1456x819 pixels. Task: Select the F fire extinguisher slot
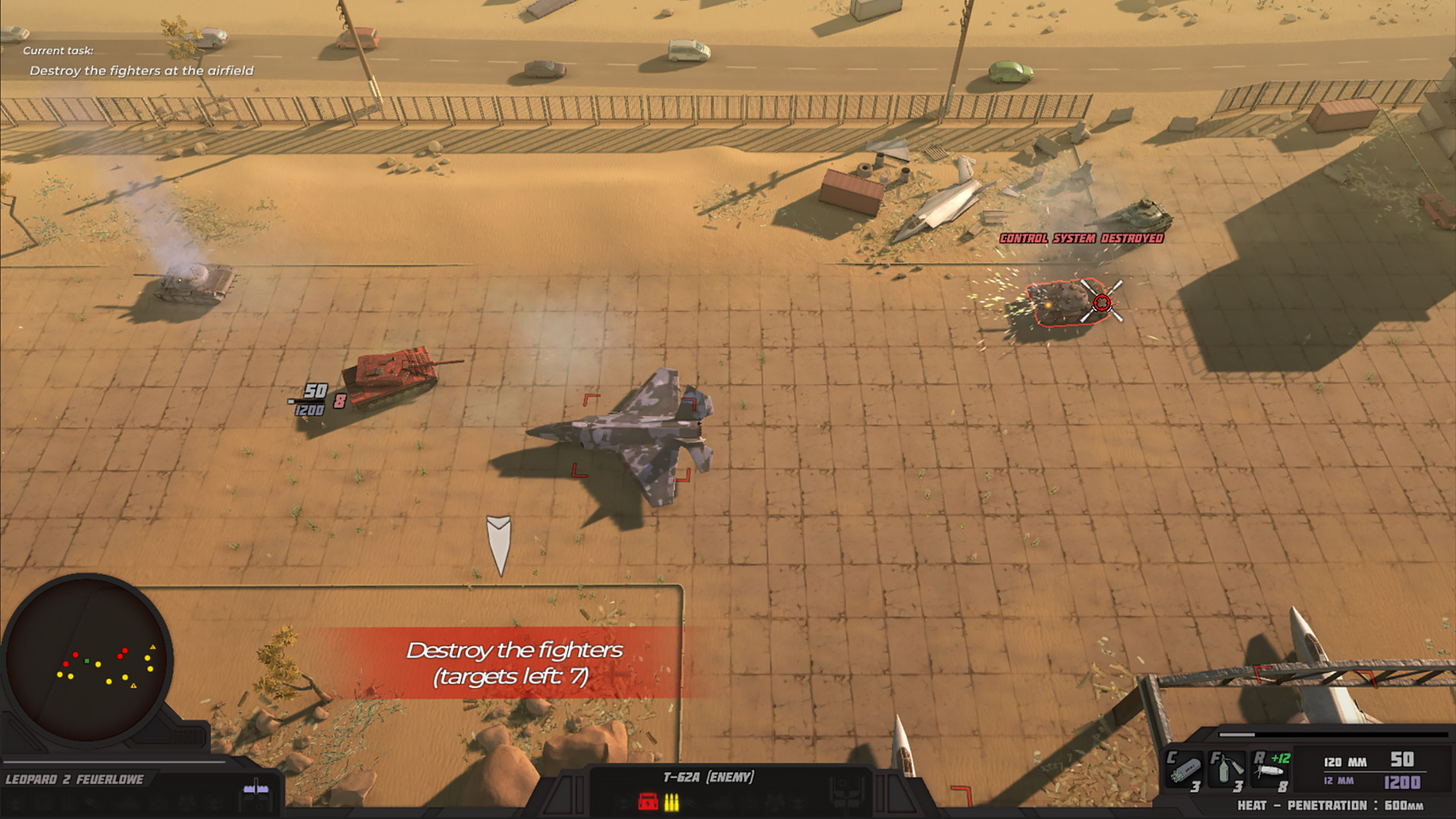1226,770
